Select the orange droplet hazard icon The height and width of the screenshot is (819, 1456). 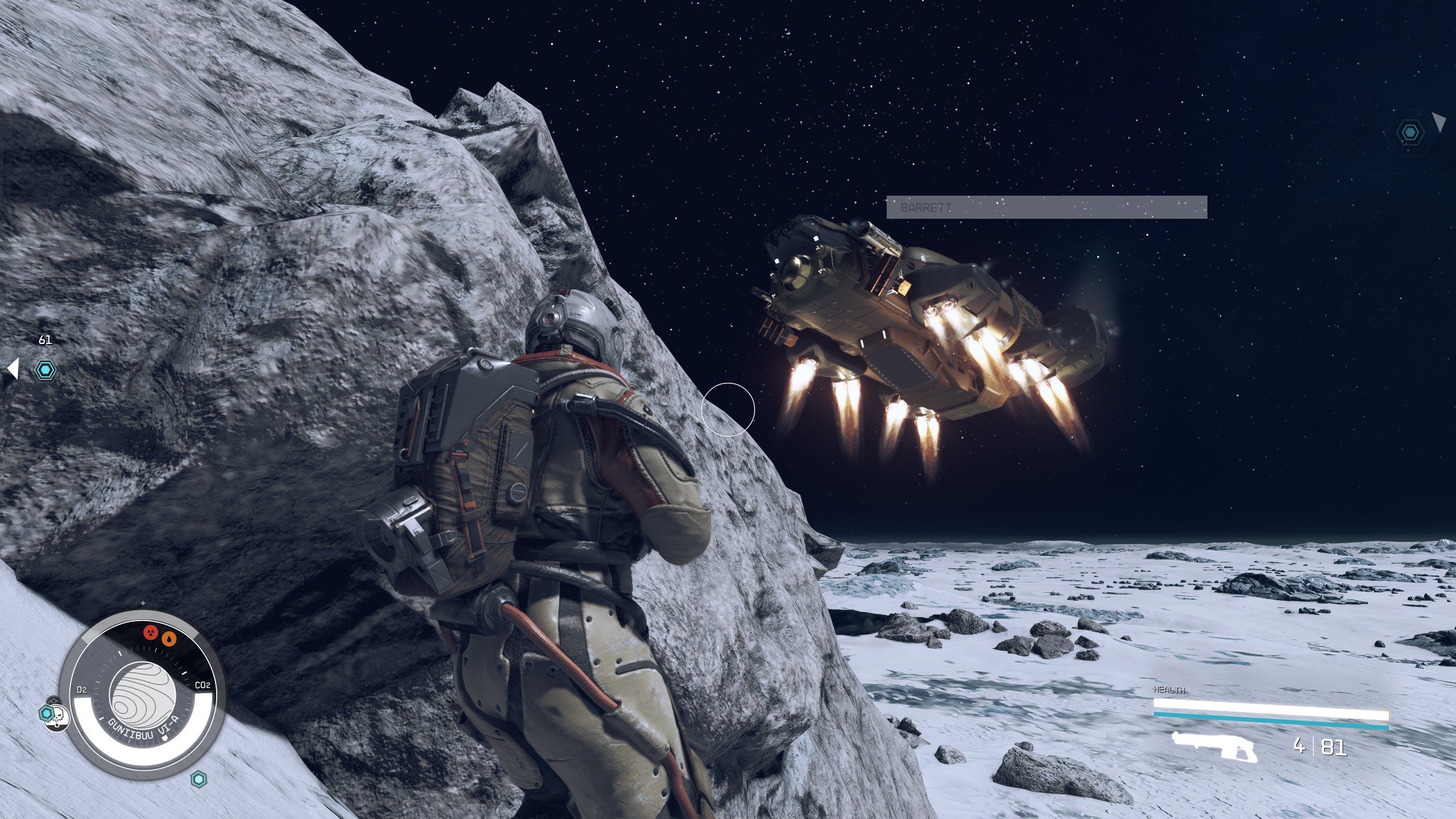tap(169, 639)
